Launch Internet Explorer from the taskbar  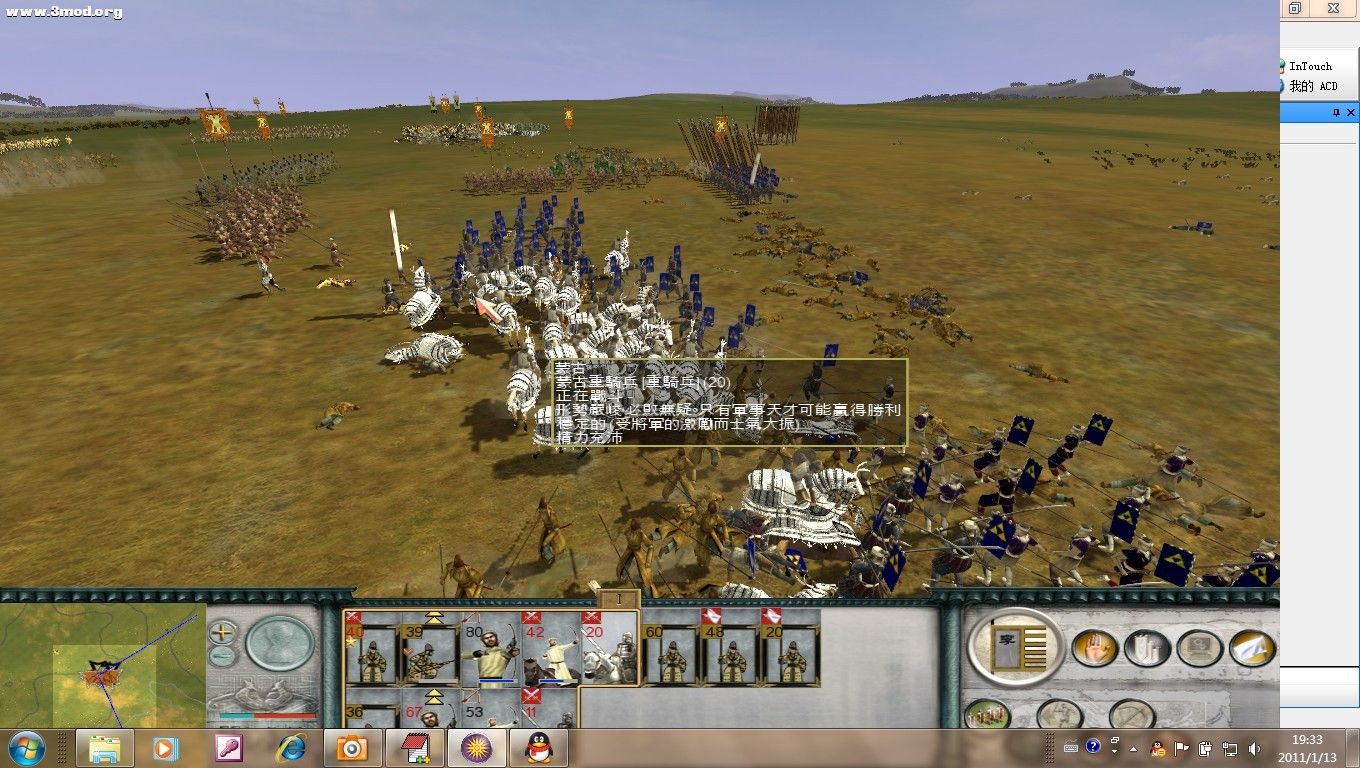[x=291, y=748]
